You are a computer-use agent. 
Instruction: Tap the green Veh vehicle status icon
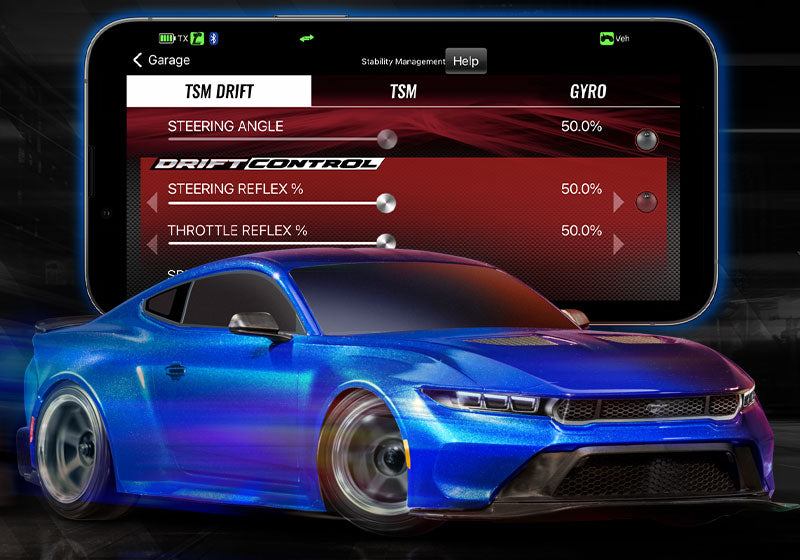pos(614,38)
